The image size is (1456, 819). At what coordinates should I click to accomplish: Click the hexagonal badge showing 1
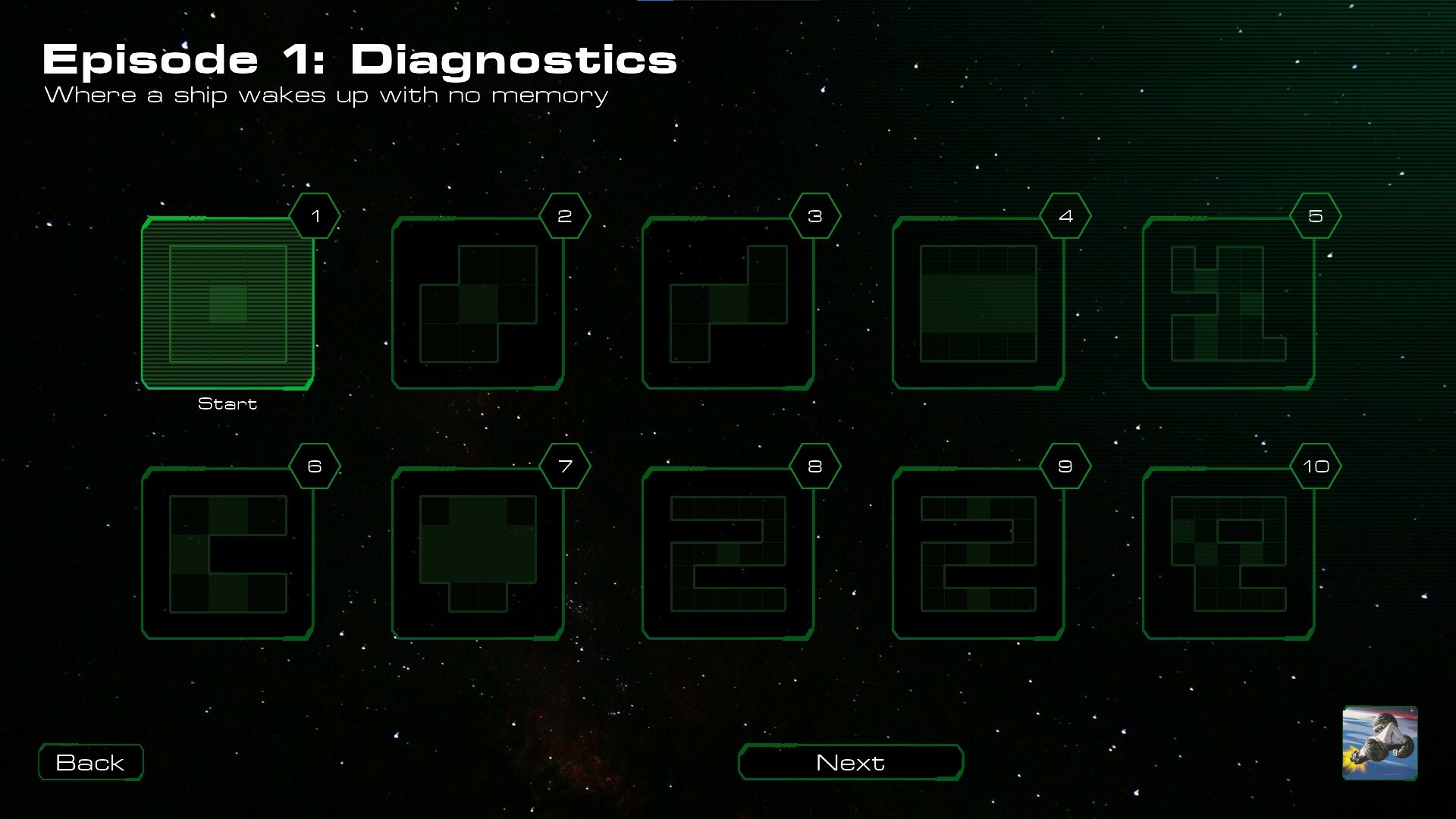pyautogui.click(x=316, y=215)
